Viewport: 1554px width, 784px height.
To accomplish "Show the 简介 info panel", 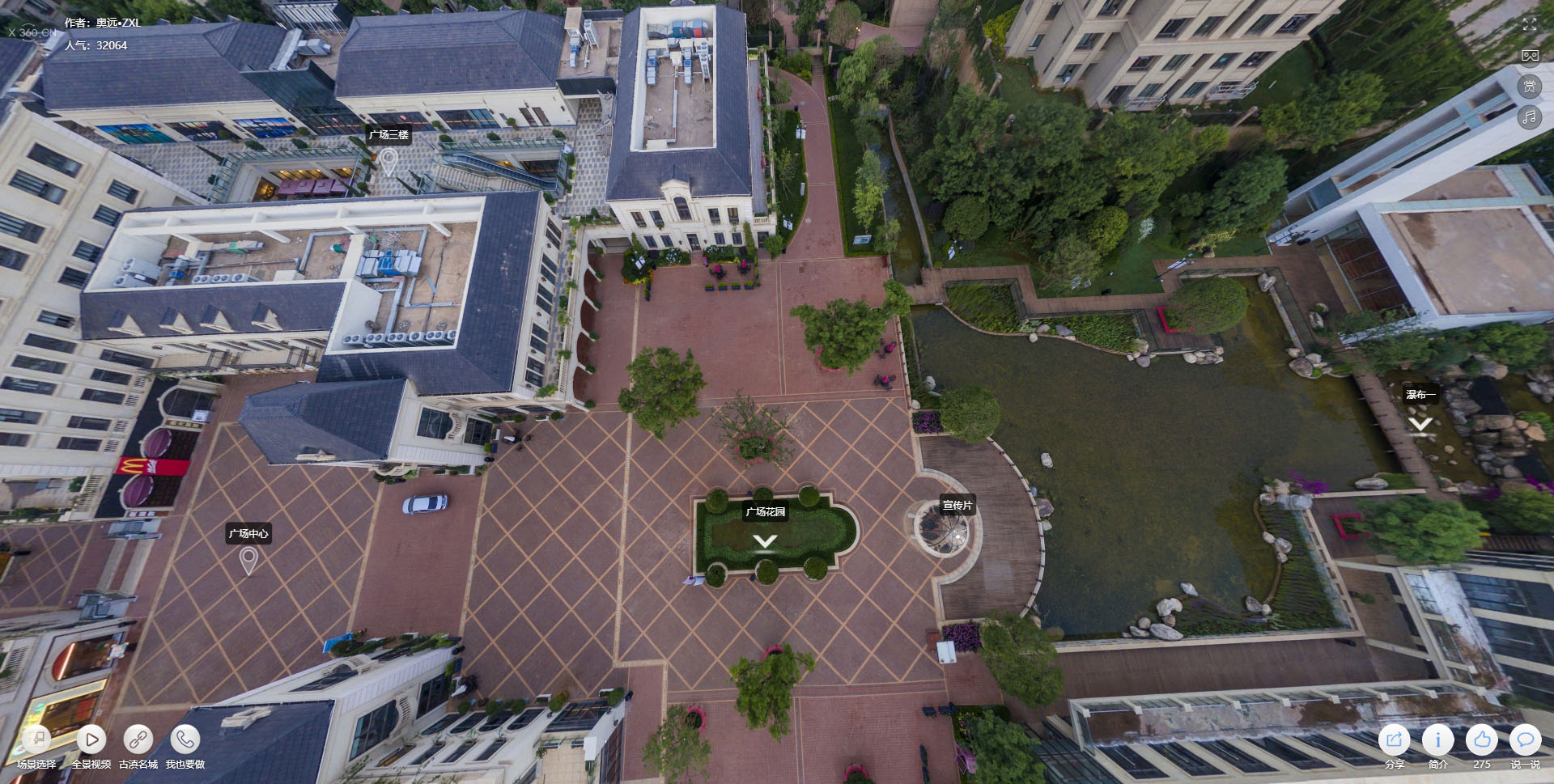I will tap(1438, 740).
